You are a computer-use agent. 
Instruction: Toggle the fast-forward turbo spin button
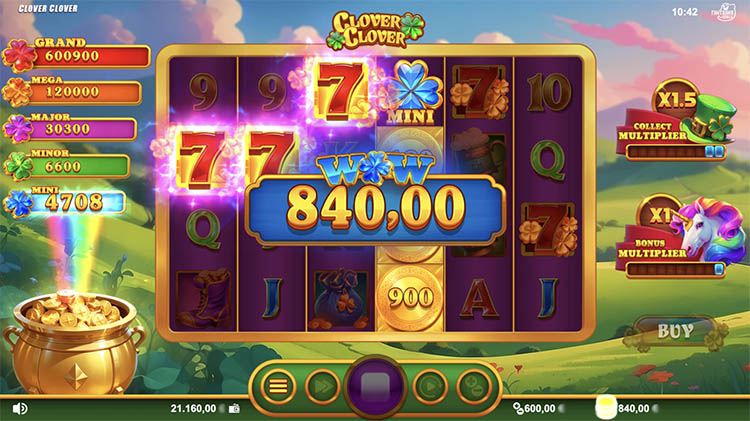(x=322, y=385)
